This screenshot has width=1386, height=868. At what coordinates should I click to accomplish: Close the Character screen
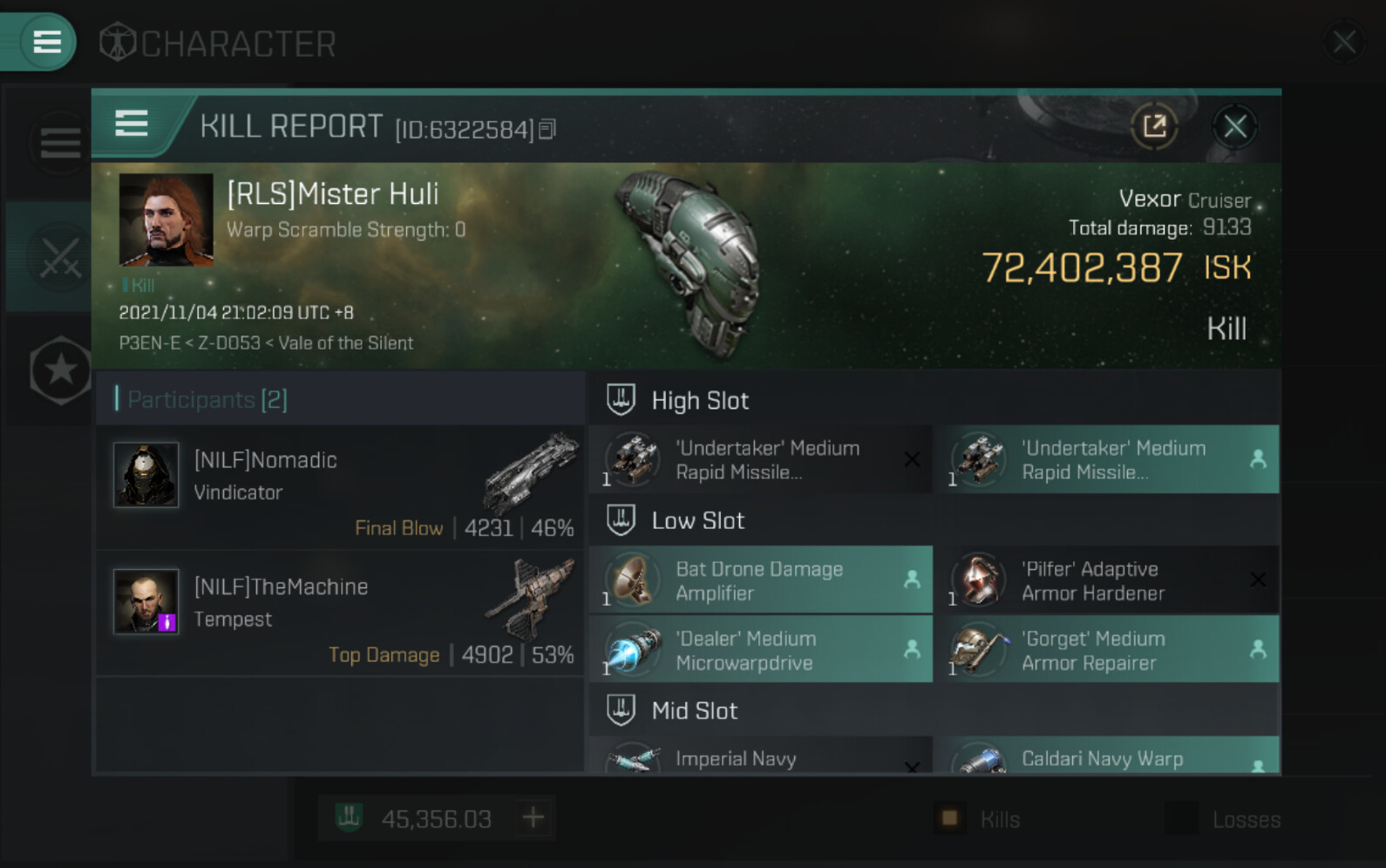1343,41
